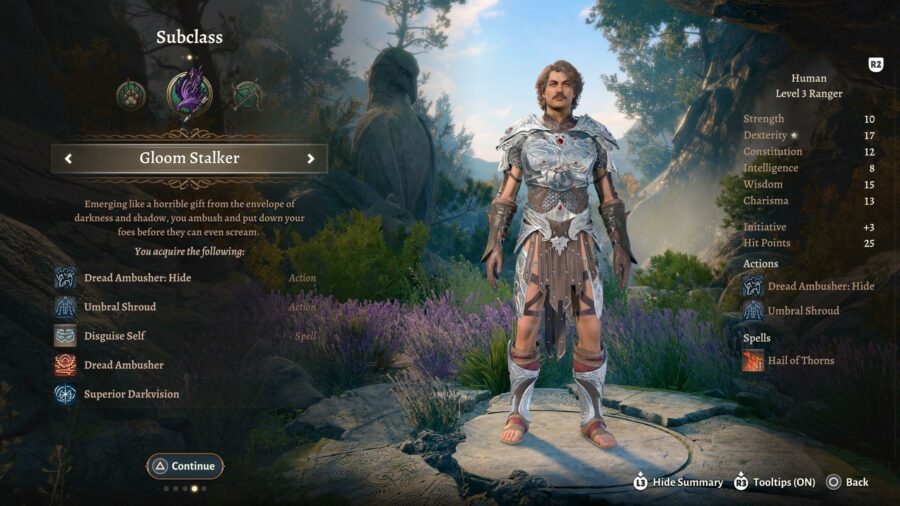Continue to the next step
Image resolution: width=900 pixels, height=506 pixels.
185,466
